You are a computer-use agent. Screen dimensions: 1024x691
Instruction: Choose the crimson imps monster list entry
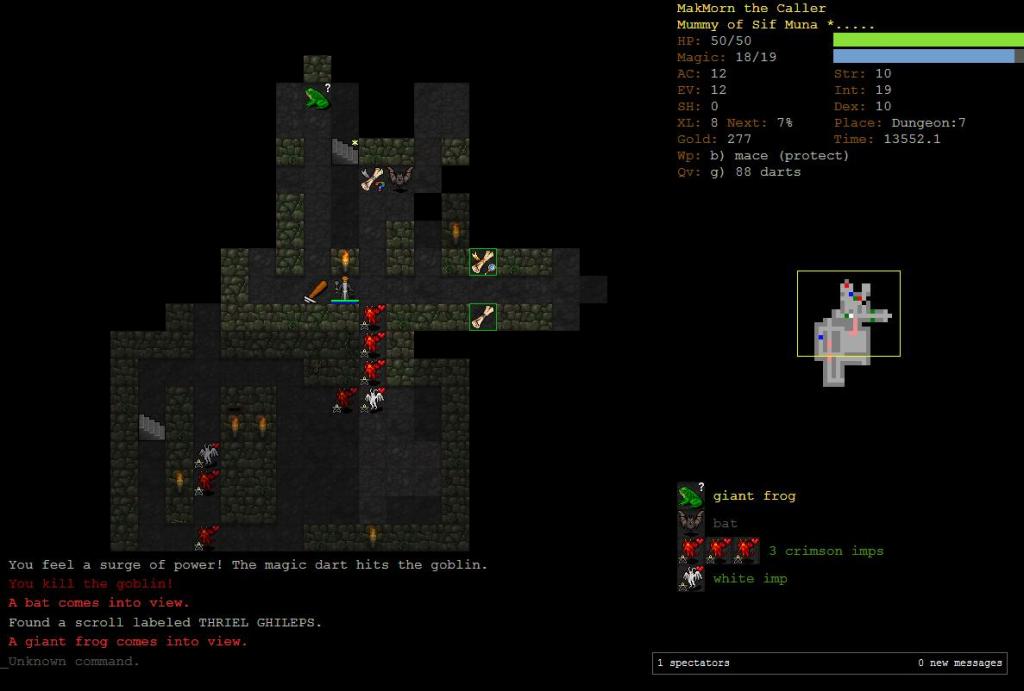[x=825, y=551]
